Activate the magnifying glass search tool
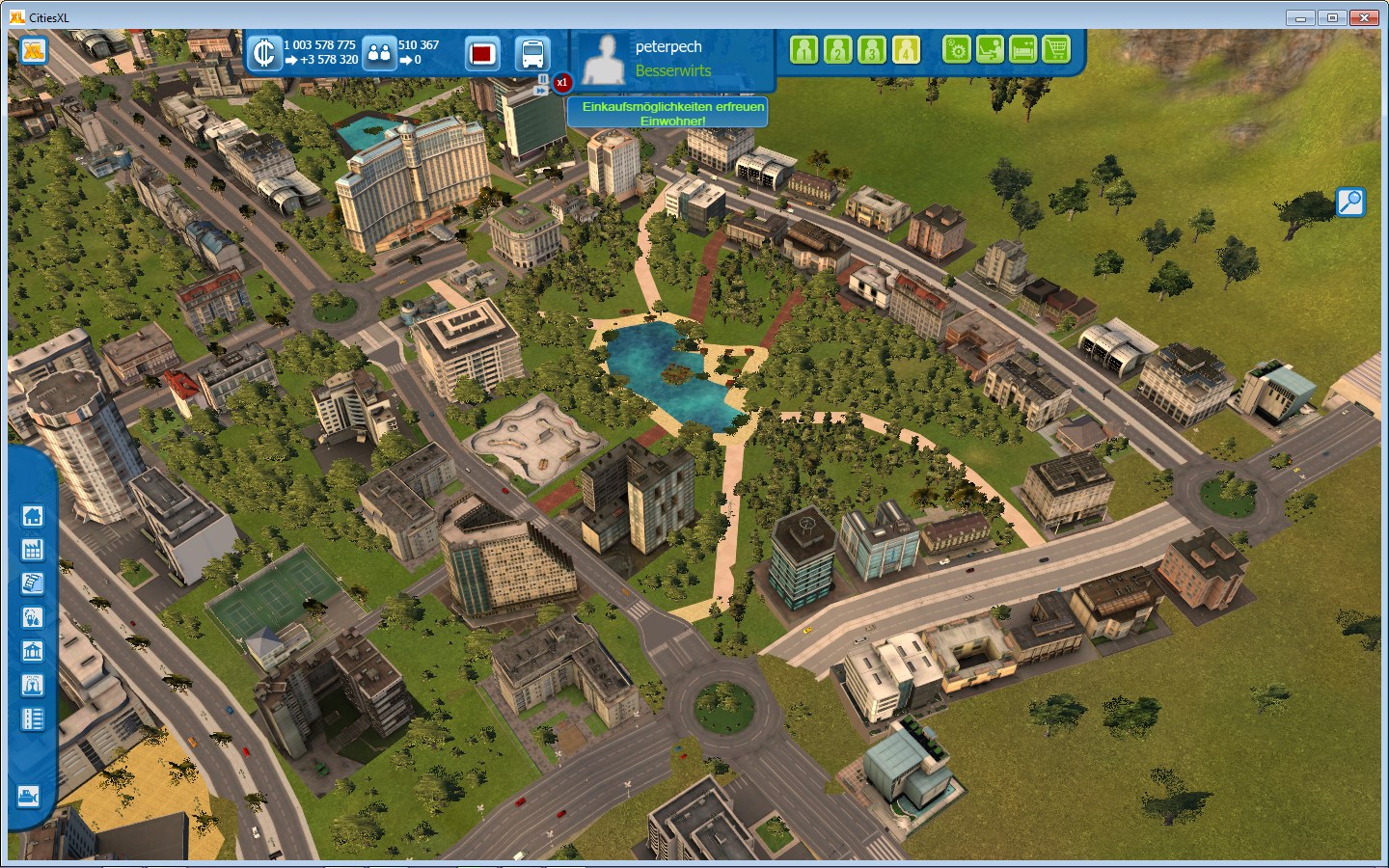 (x=1350, y=202)
